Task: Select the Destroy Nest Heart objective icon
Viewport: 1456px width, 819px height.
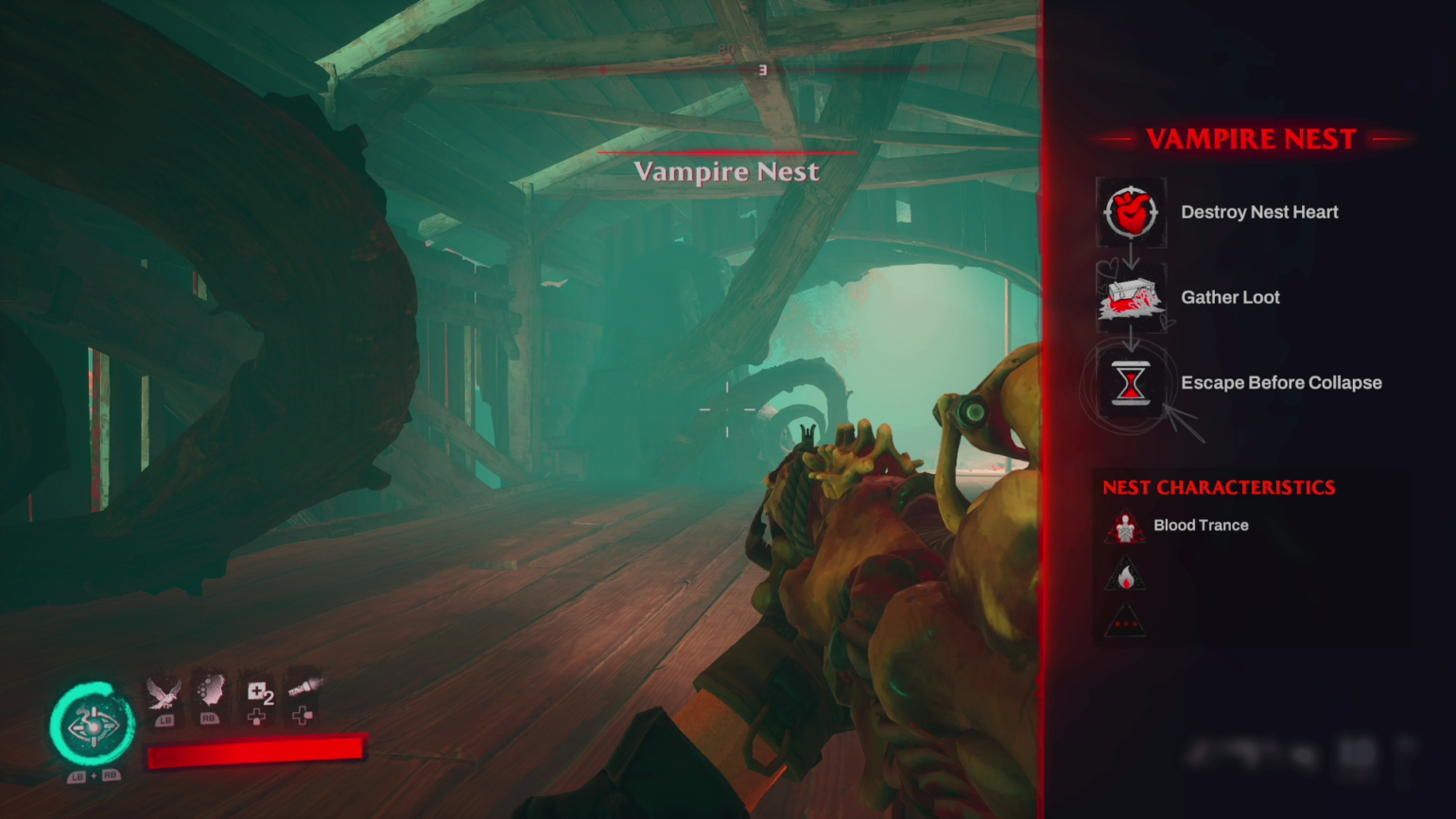Action: pyautogui.click(x=1131, y=211)
